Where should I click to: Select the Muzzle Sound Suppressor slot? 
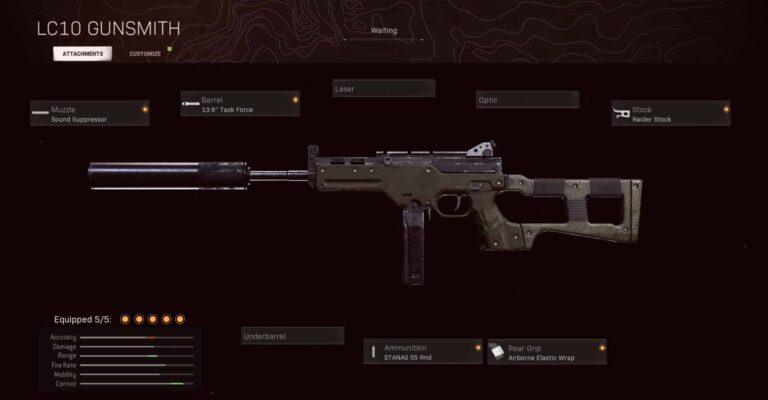pyautogui.click(x=89, y=113)
